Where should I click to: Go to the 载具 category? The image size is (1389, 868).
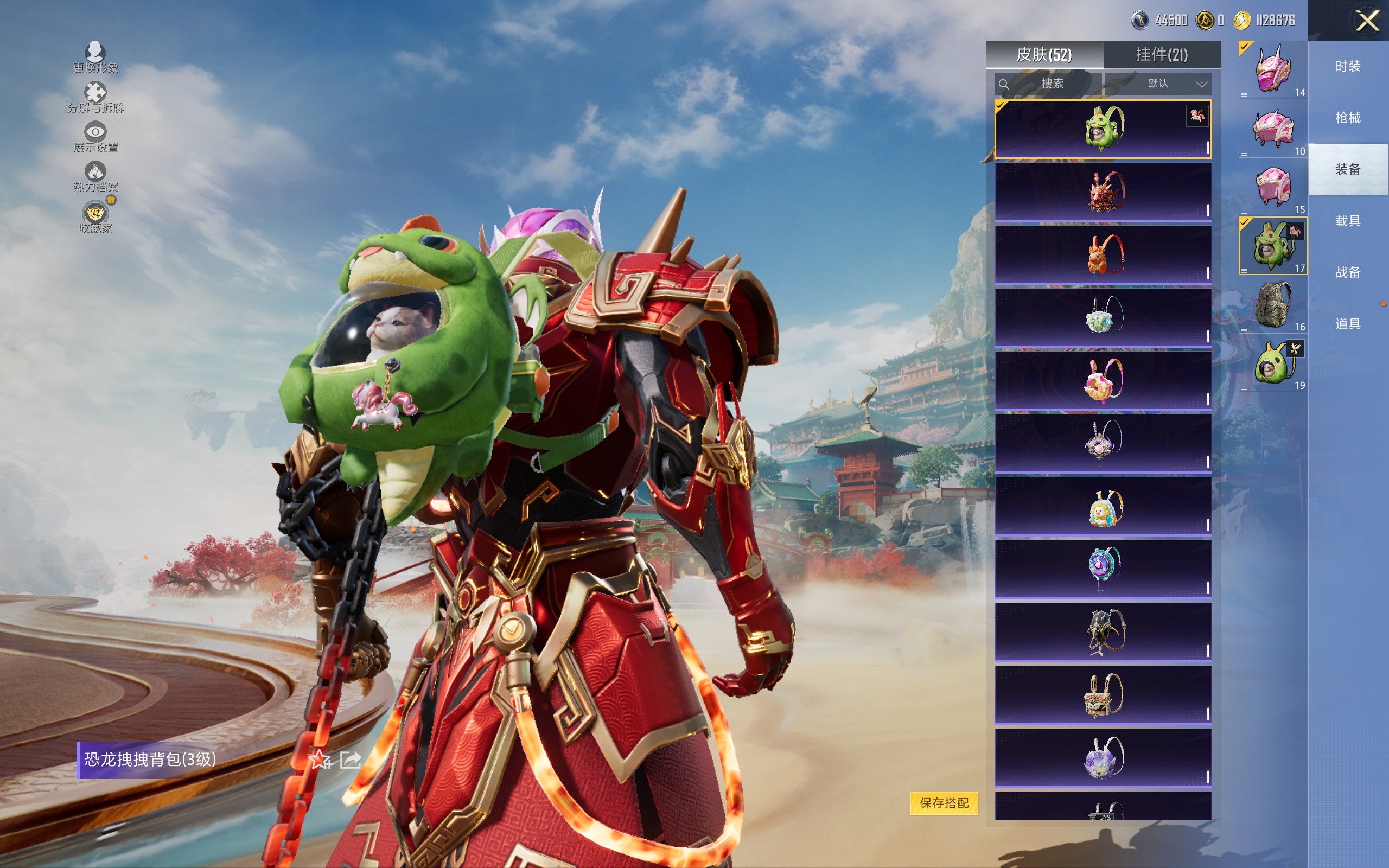coord(1348,221)
